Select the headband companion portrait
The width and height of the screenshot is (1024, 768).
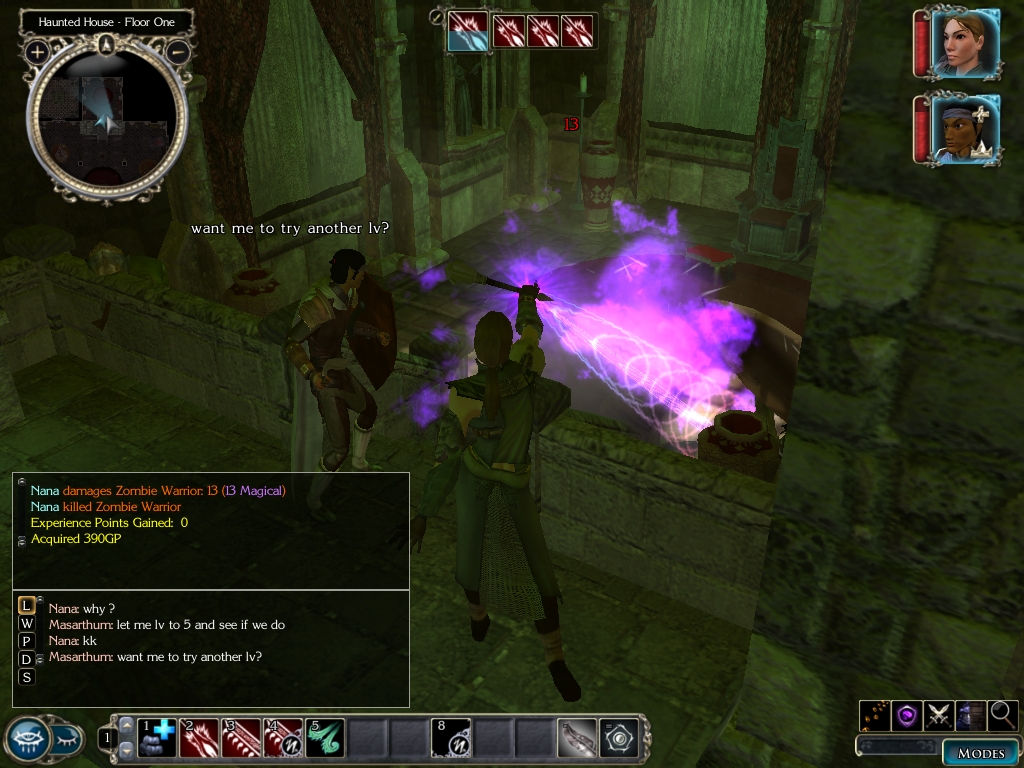point(965,130)
